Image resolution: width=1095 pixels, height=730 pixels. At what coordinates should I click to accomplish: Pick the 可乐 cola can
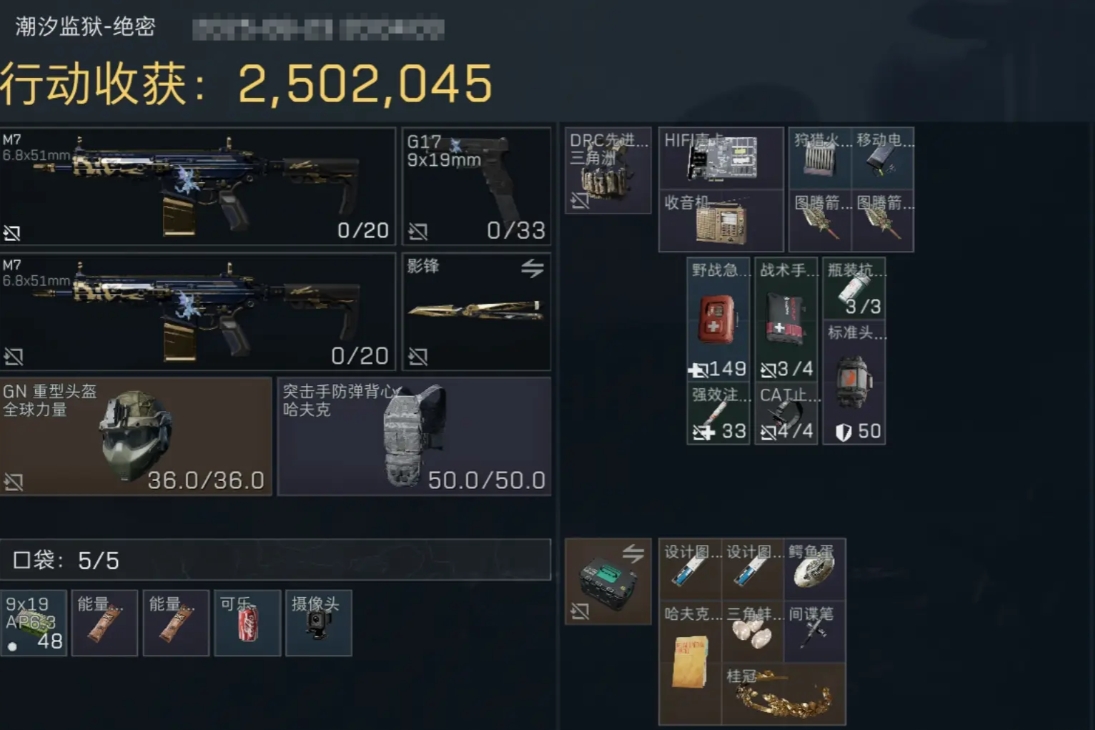[247, 623]
